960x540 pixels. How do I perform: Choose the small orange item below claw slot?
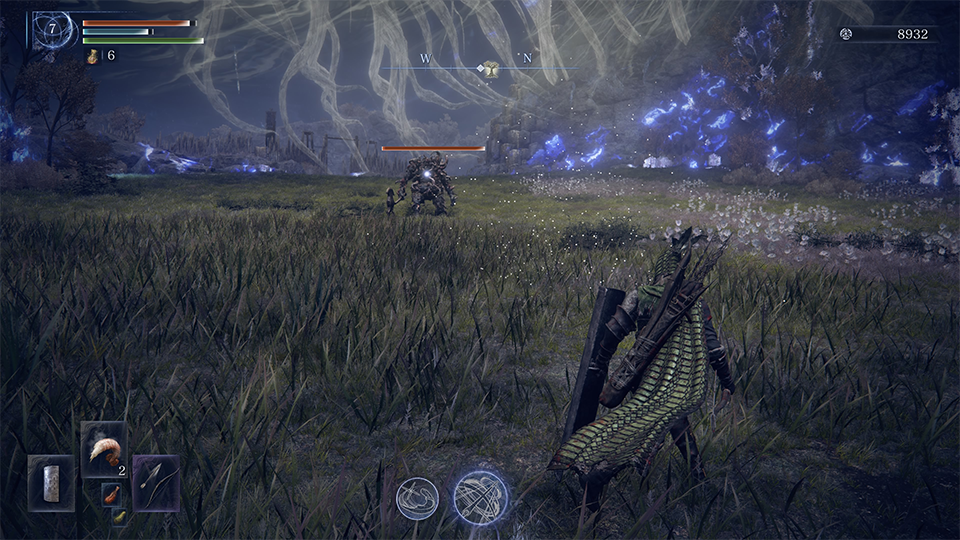(x=111, y=493)
